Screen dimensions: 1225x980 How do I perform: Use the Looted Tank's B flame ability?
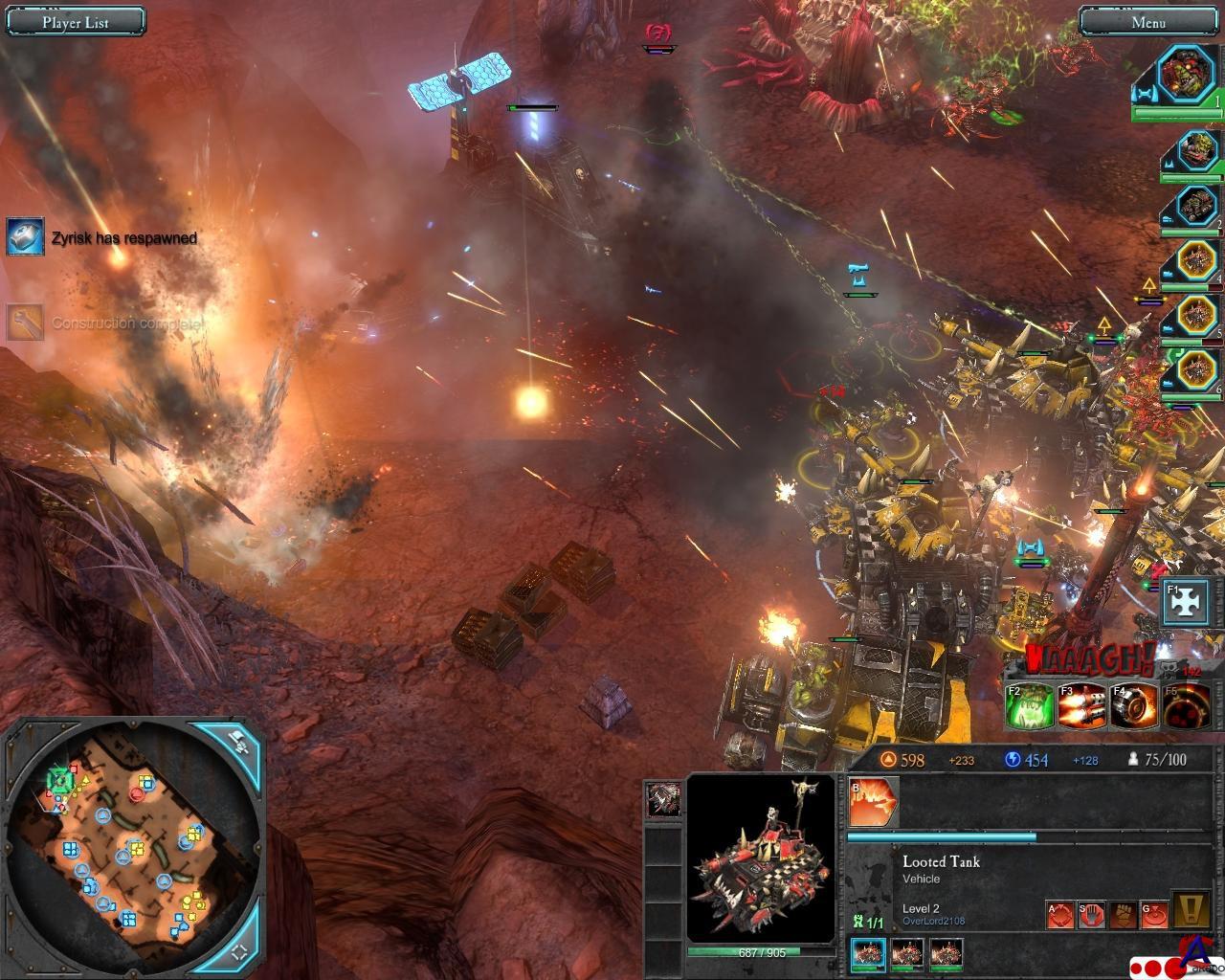pyautogui.click(x=874, y=802)
